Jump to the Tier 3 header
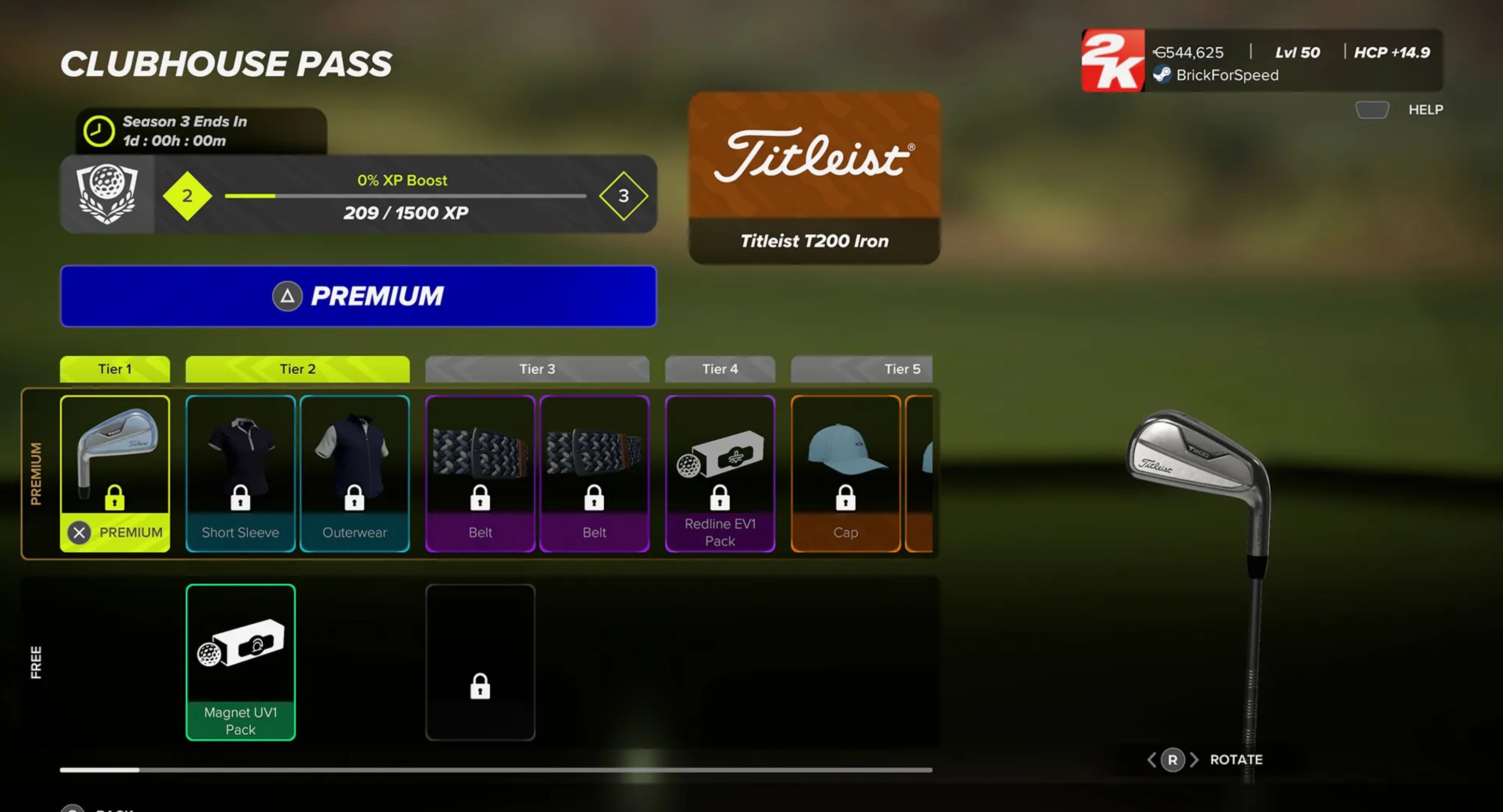1503x812 pixels. point(538,369)
